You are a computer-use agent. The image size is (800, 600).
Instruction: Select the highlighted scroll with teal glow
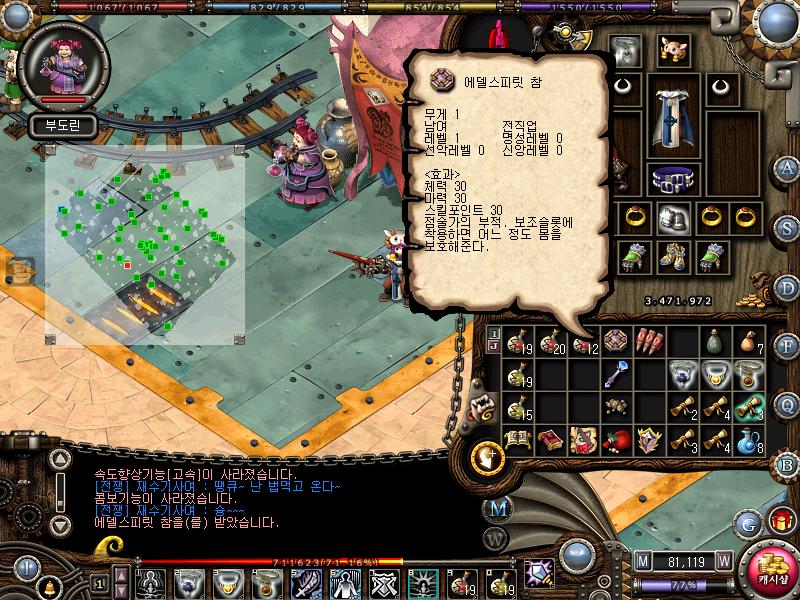click(749, 406)
